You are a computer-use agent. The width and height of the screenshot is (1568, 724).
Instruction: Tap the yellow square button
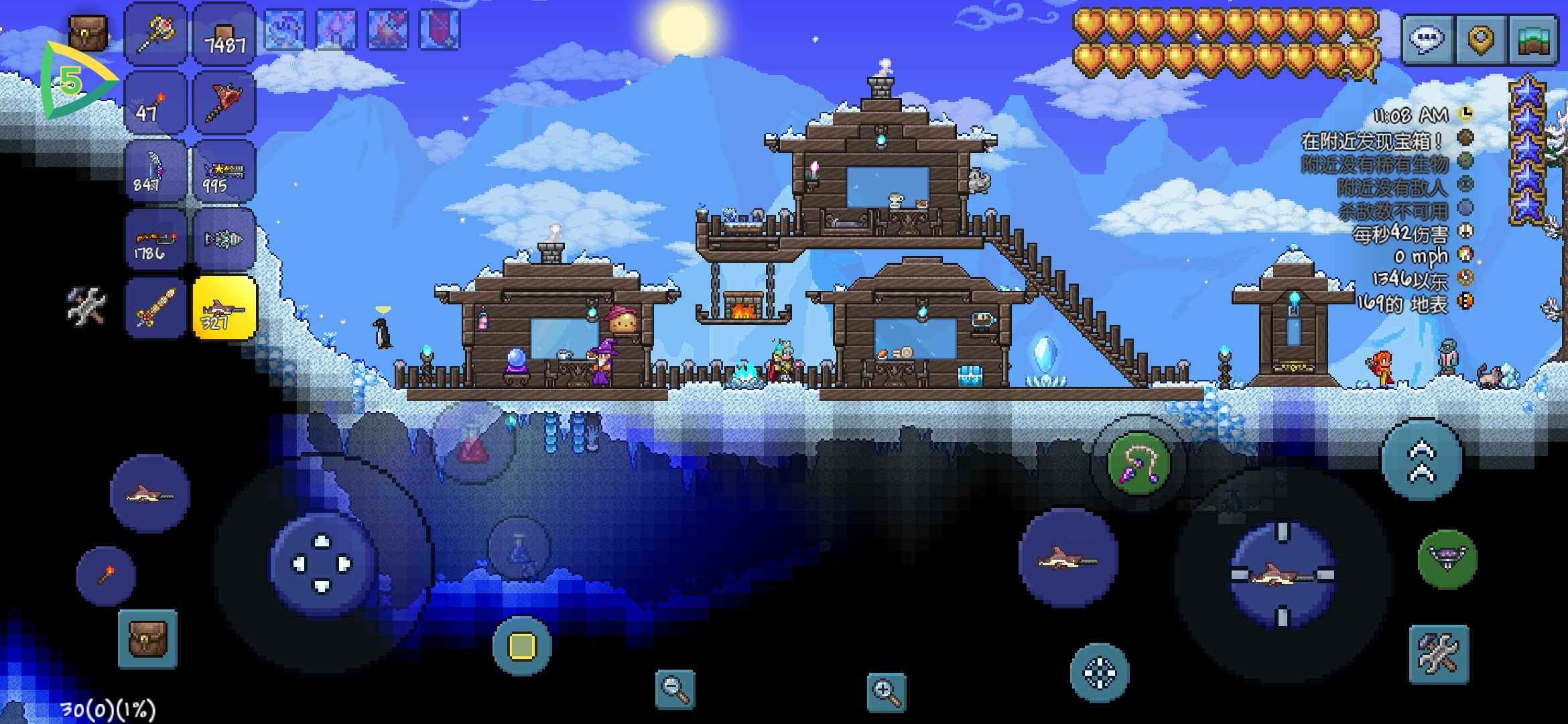pyautogui.click(x=522, y=646)
